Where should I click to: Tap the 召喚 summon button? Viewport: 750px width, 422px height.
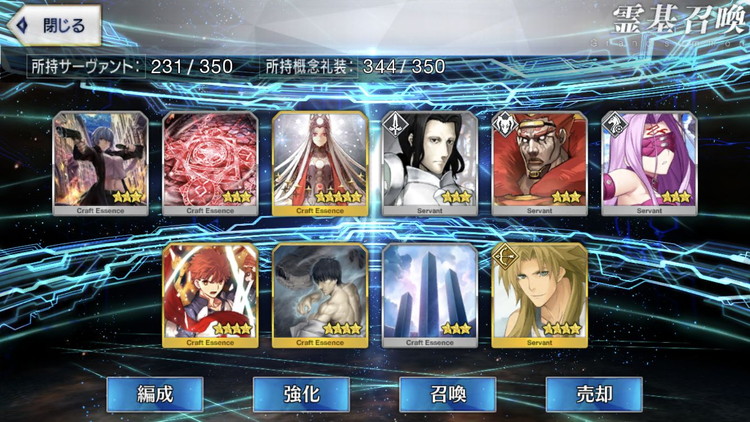(447, 394)
